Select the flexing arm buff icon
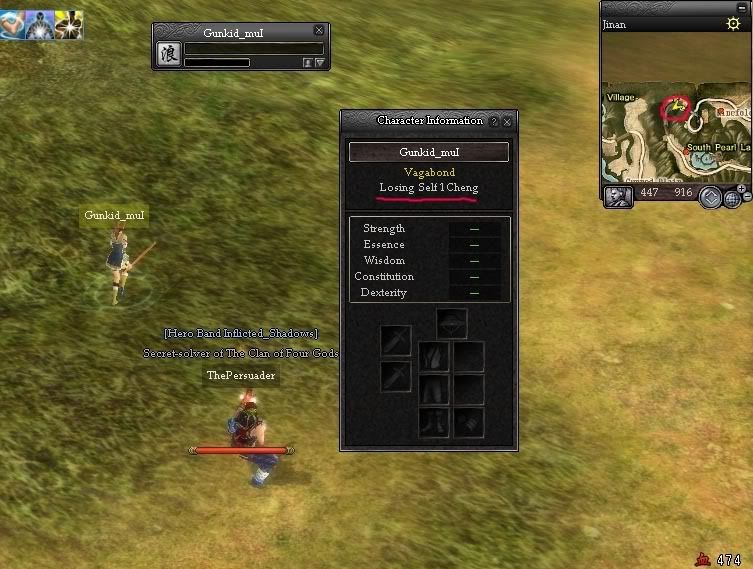Image resolution: width=753 pixels, height=569 pixels. (13, 24)
